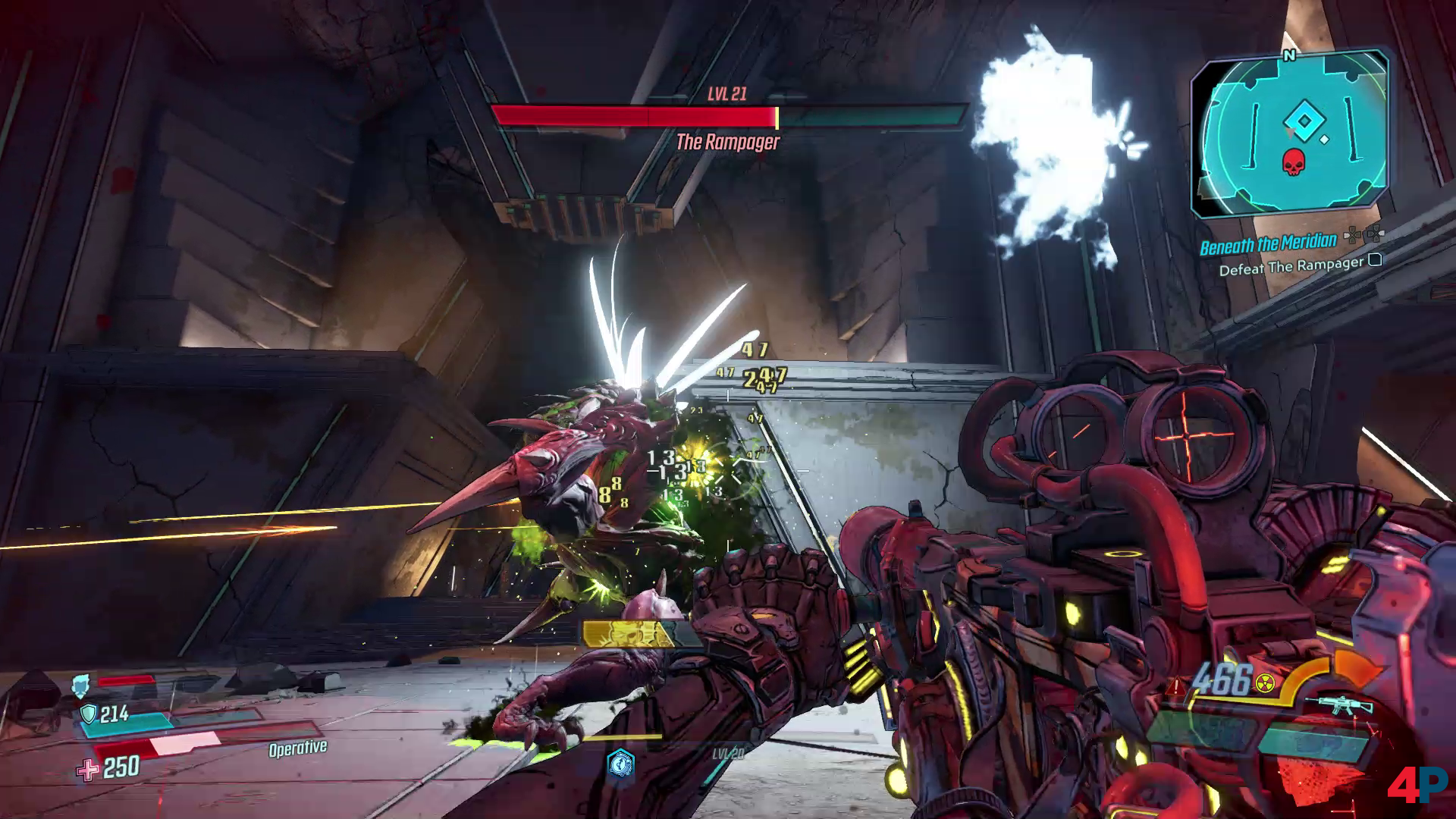Click the 4P watermark logo

pyautogui.click(x=1417, y=786)
